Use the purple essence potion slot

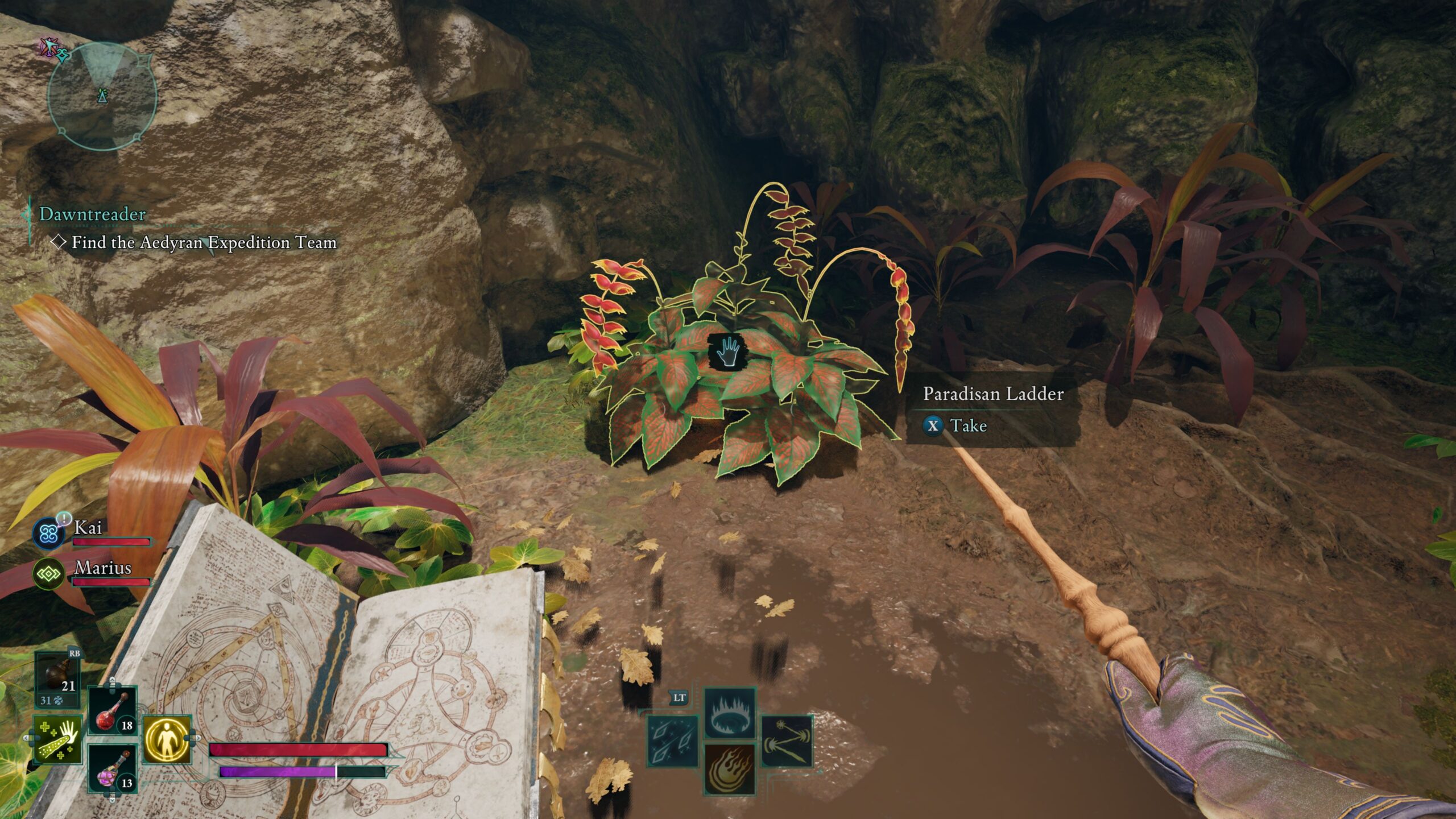click(113, 768)
